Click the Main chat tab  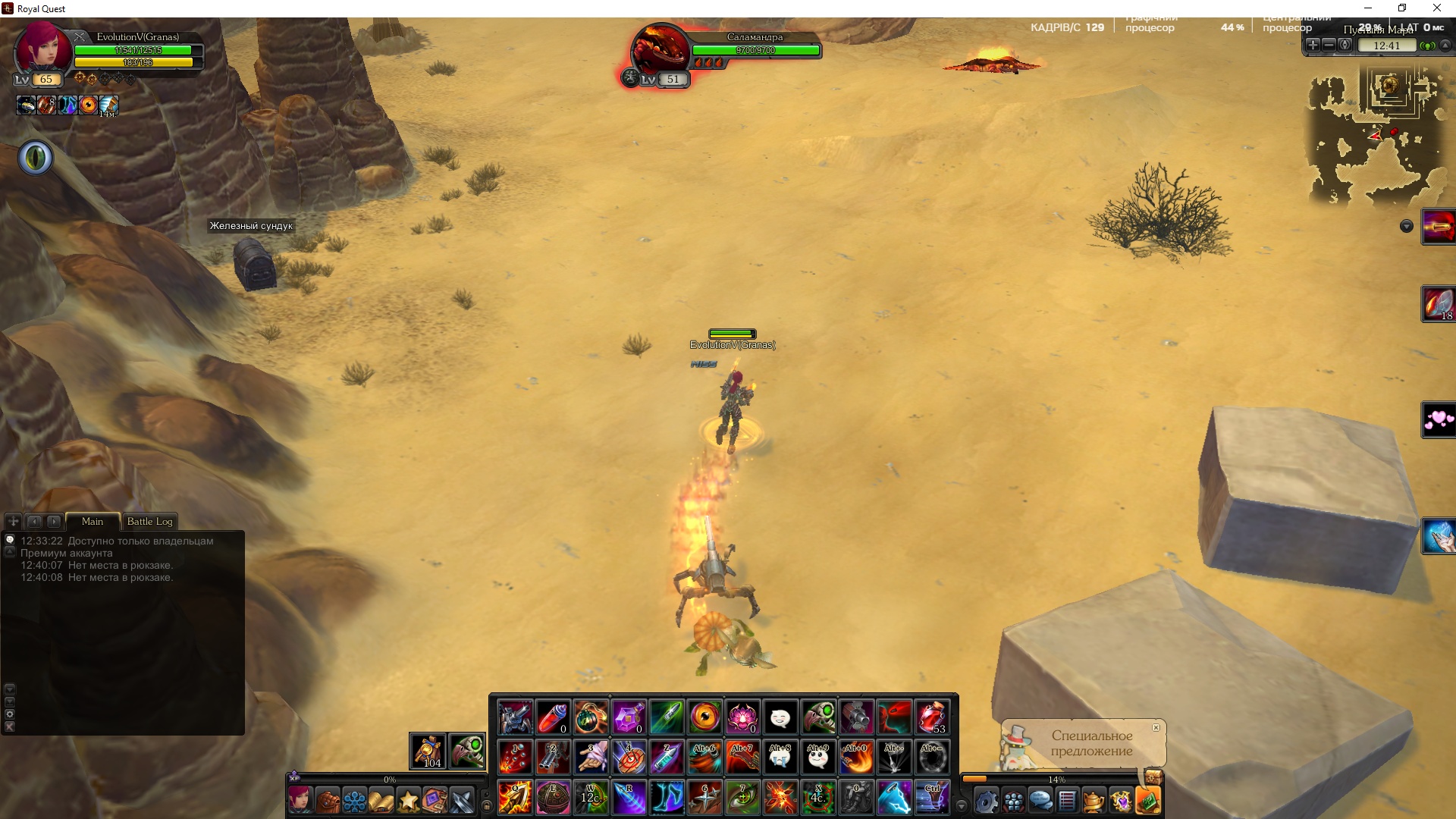93,521
